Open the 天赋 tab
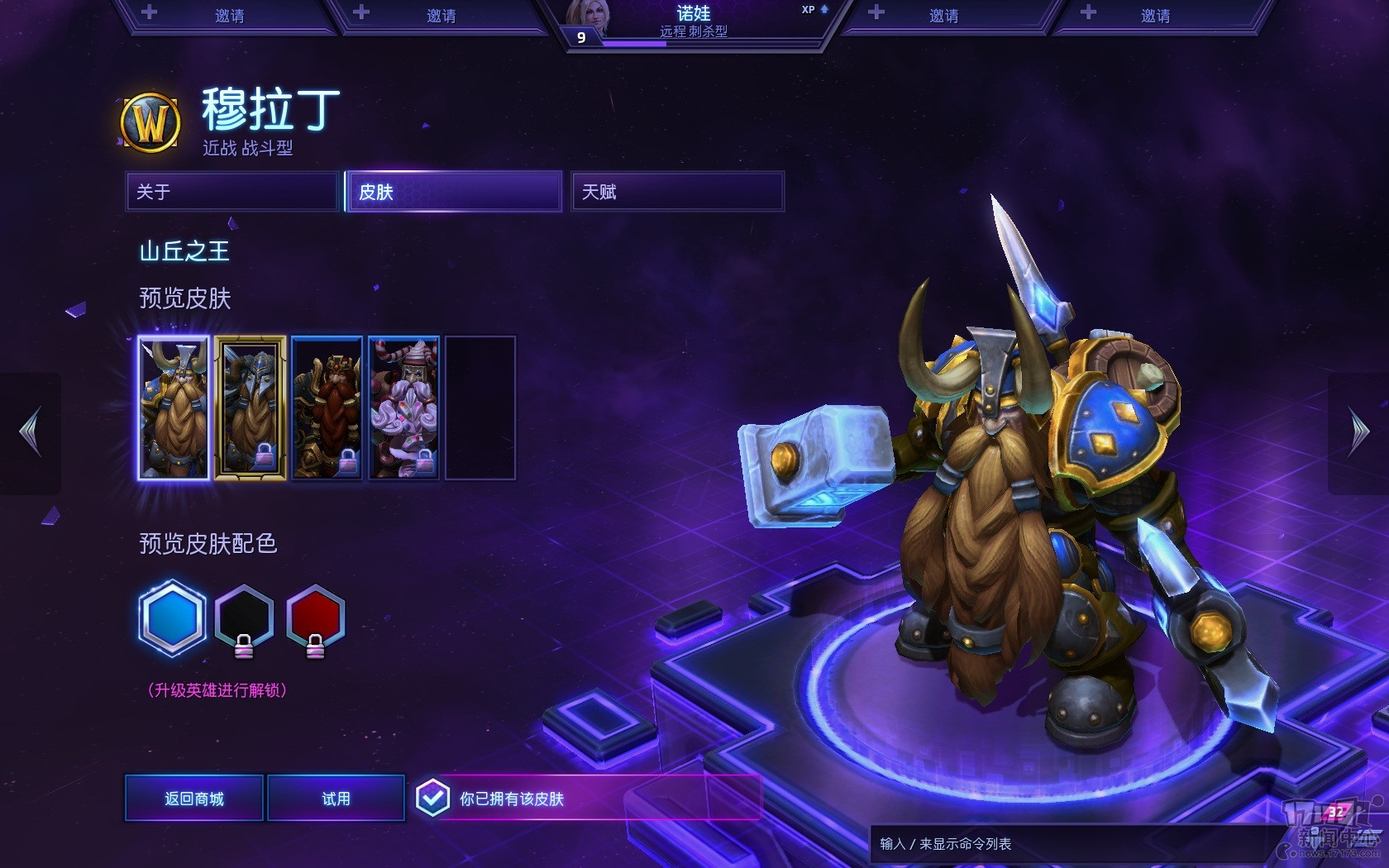This screenshot has width=1389, height=868. point(677,192)
